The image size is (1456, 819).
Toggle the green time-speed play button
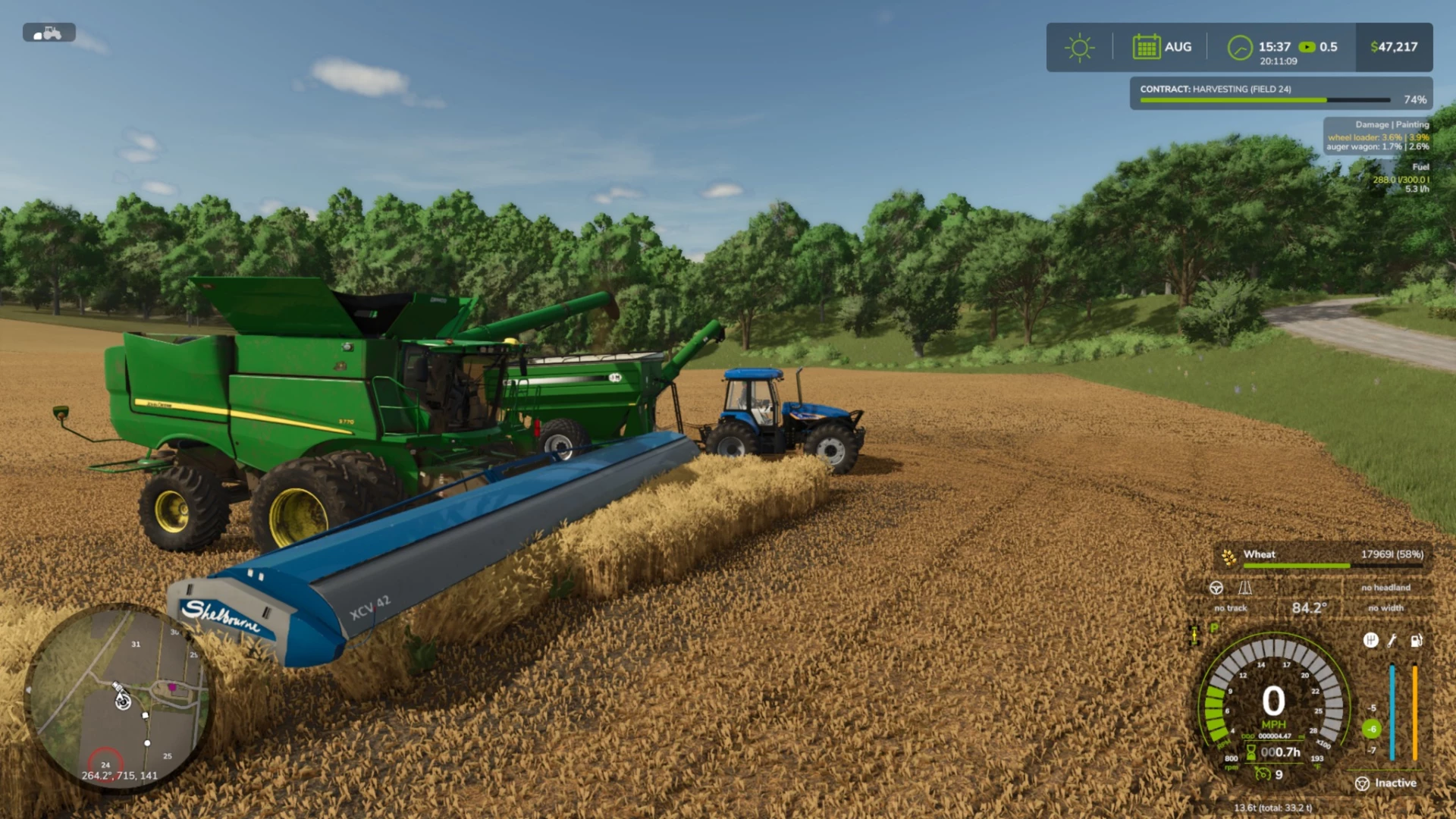click(x=1307, y=47)
